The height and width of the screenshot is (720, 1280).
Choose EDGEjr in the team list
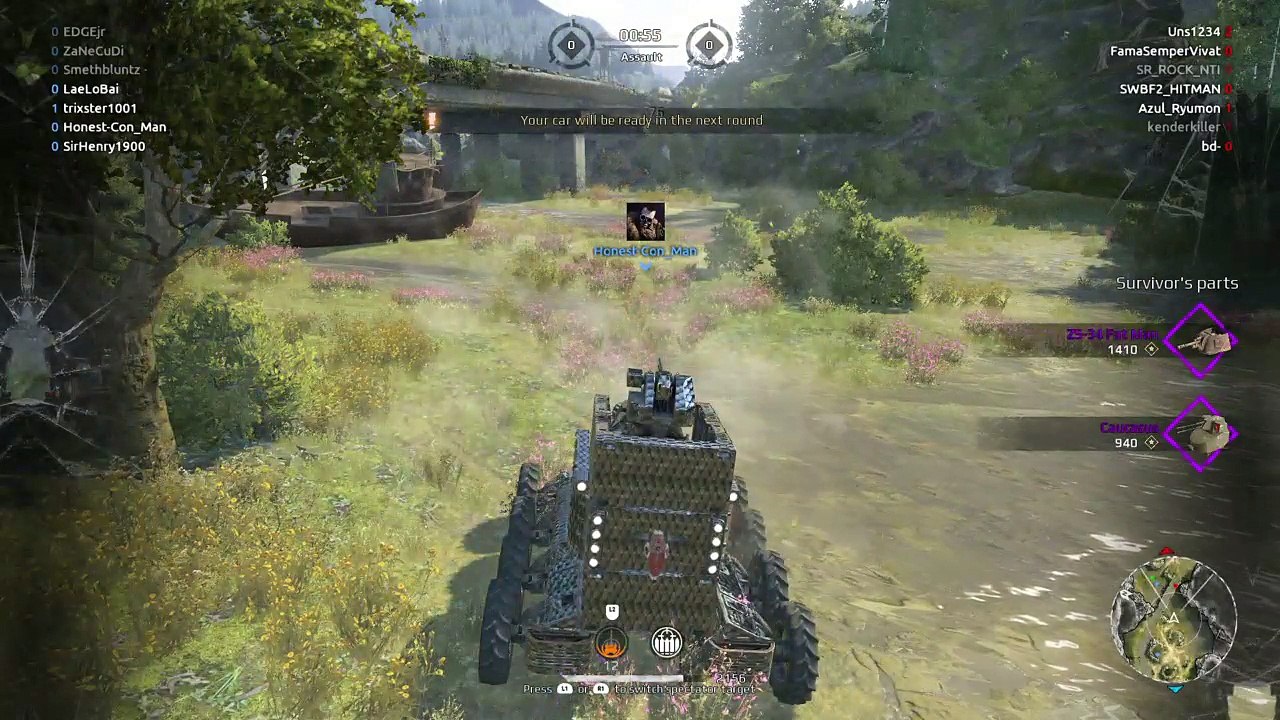pyautogui.click(x=83, y=32)
